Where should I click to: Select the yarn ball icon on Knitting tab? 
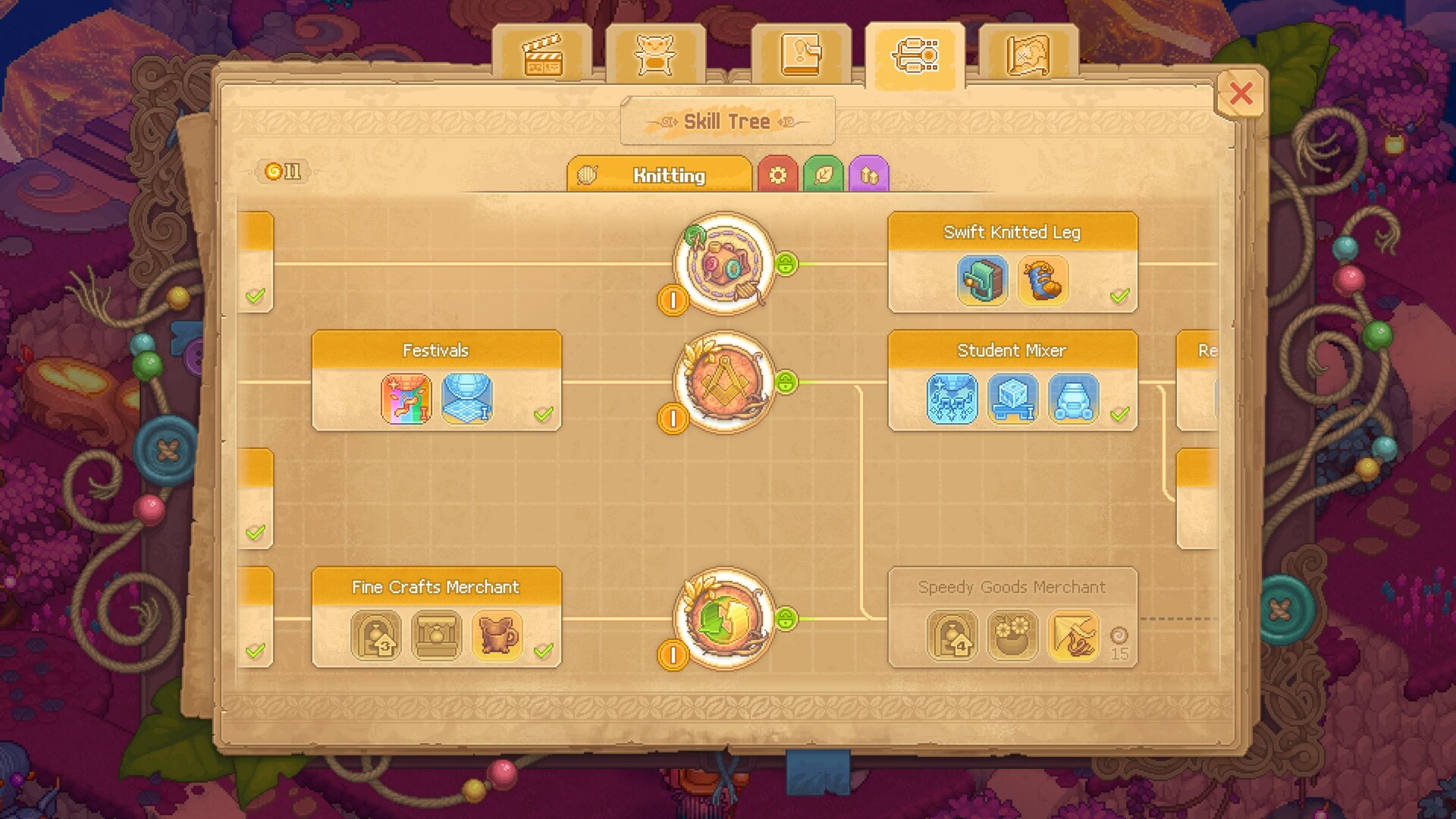(x=586, y=174)
